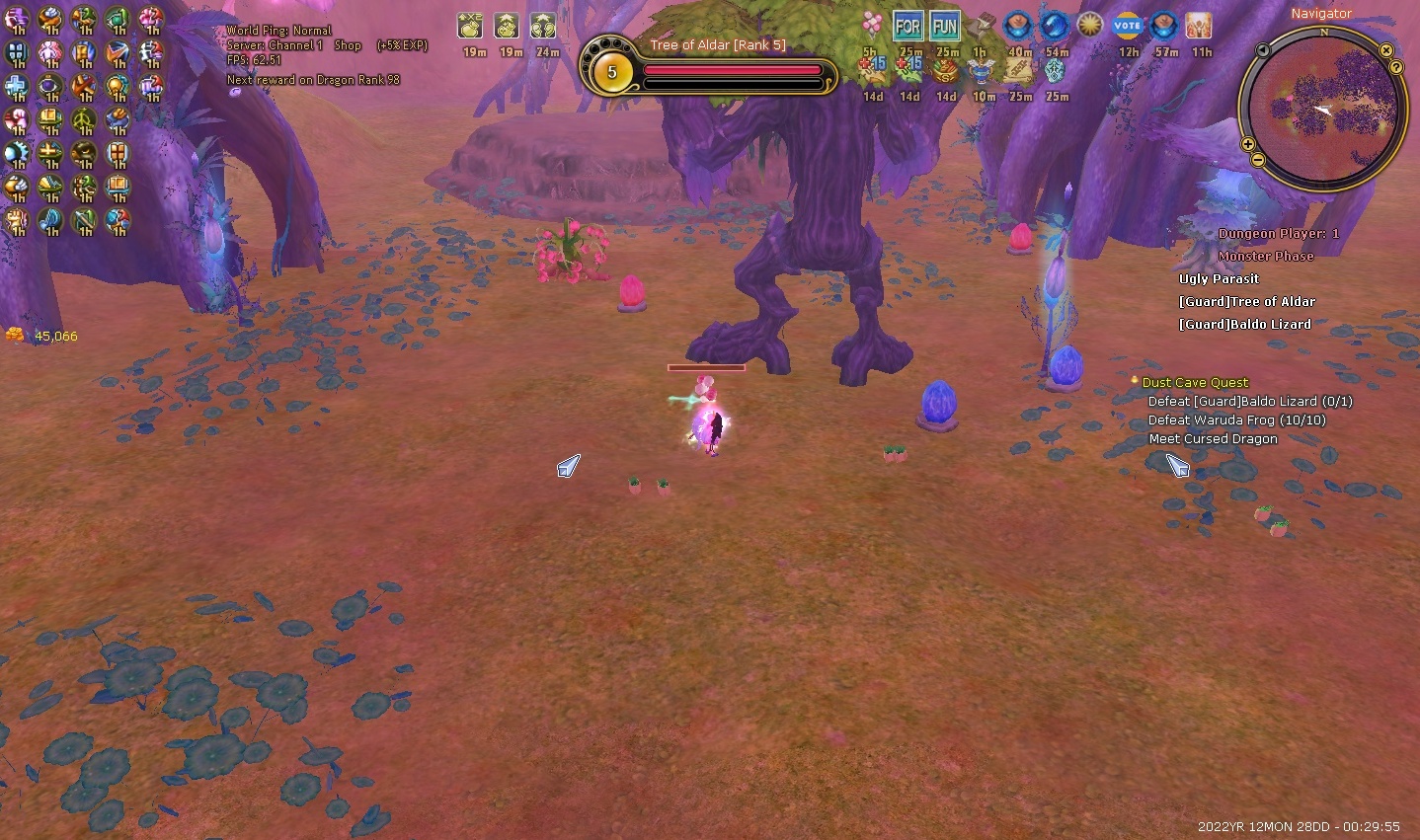Select the VOTE buff icon
The height and width of the screenshot is (840, 1420).
click(x=1127, y=27)
